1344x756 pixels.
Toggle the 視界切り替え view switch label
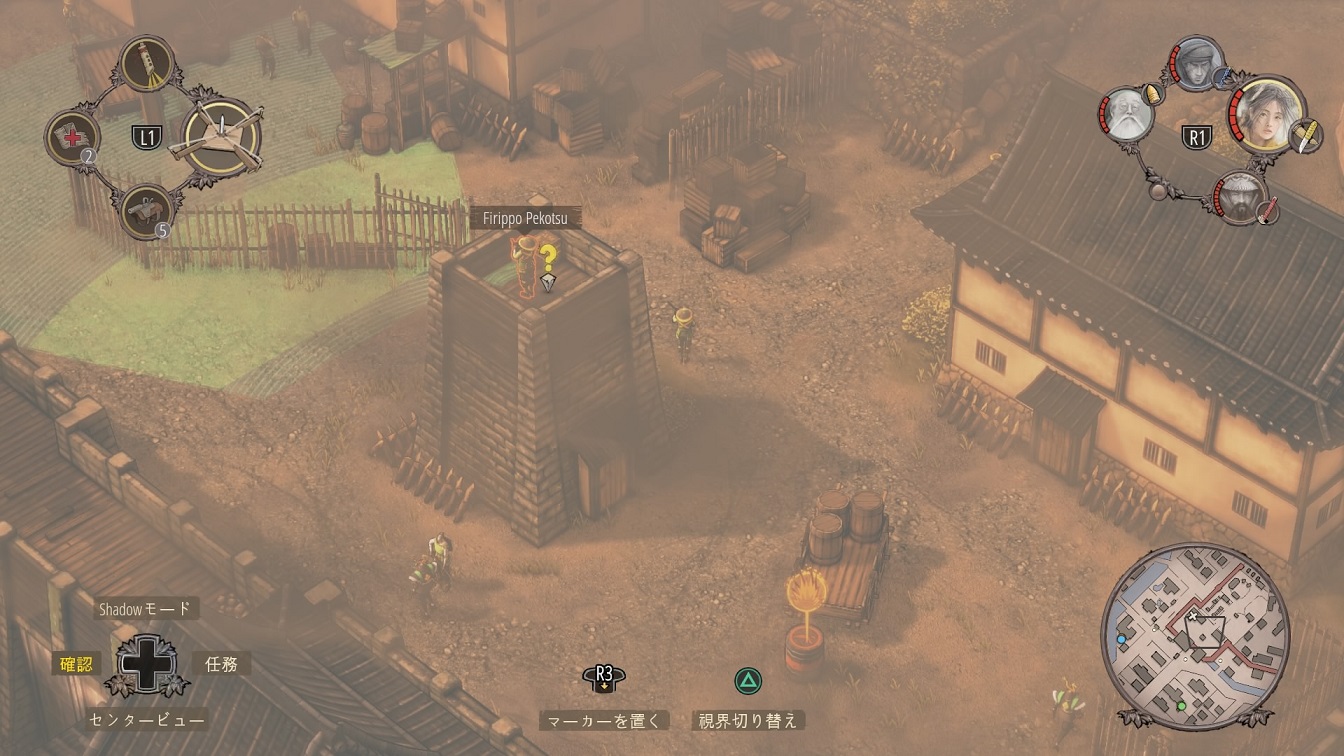point(748,720)
